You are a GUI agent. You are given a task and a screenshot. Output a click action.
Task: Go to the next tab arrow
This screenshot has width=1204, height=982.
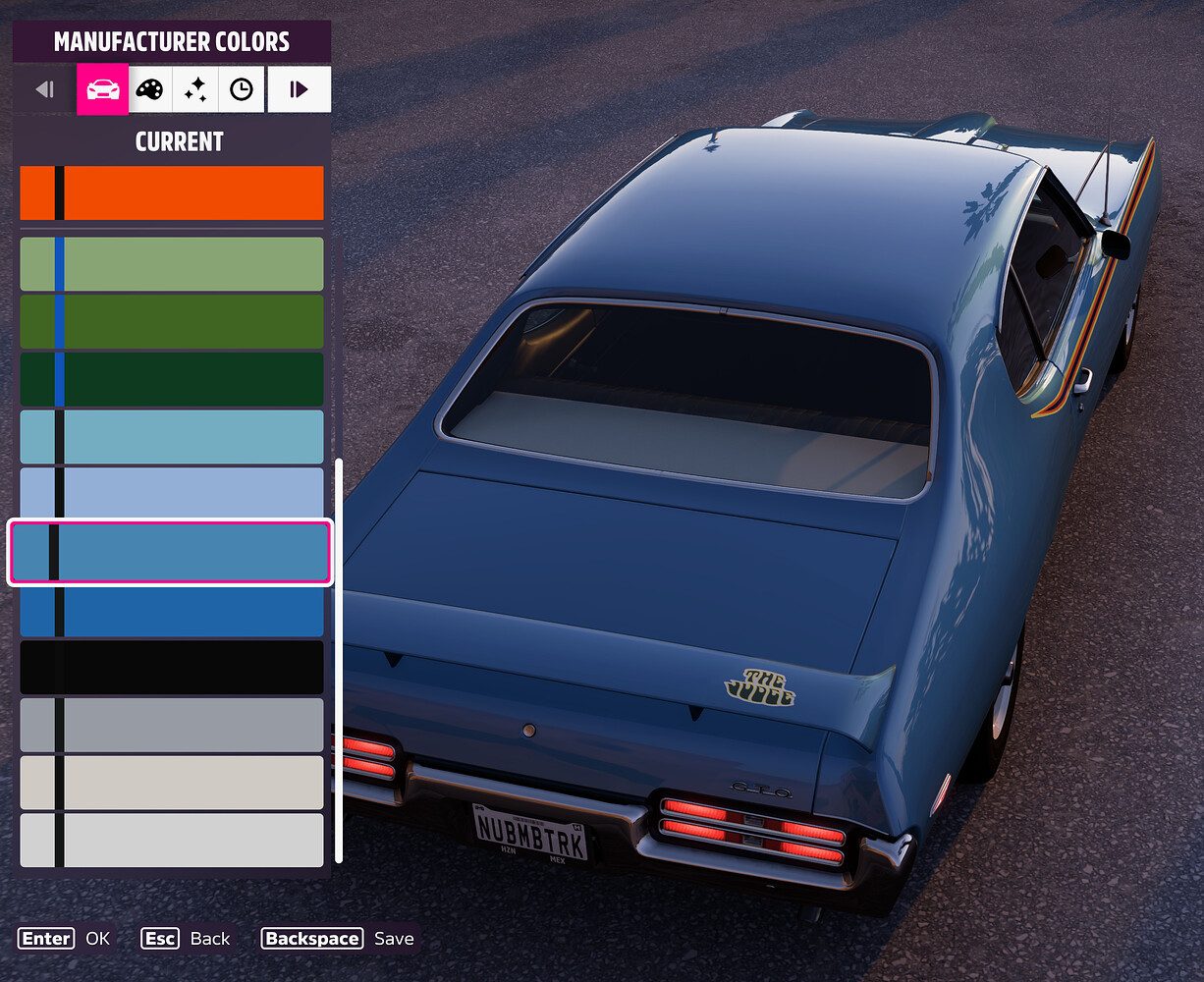point(299,90)
